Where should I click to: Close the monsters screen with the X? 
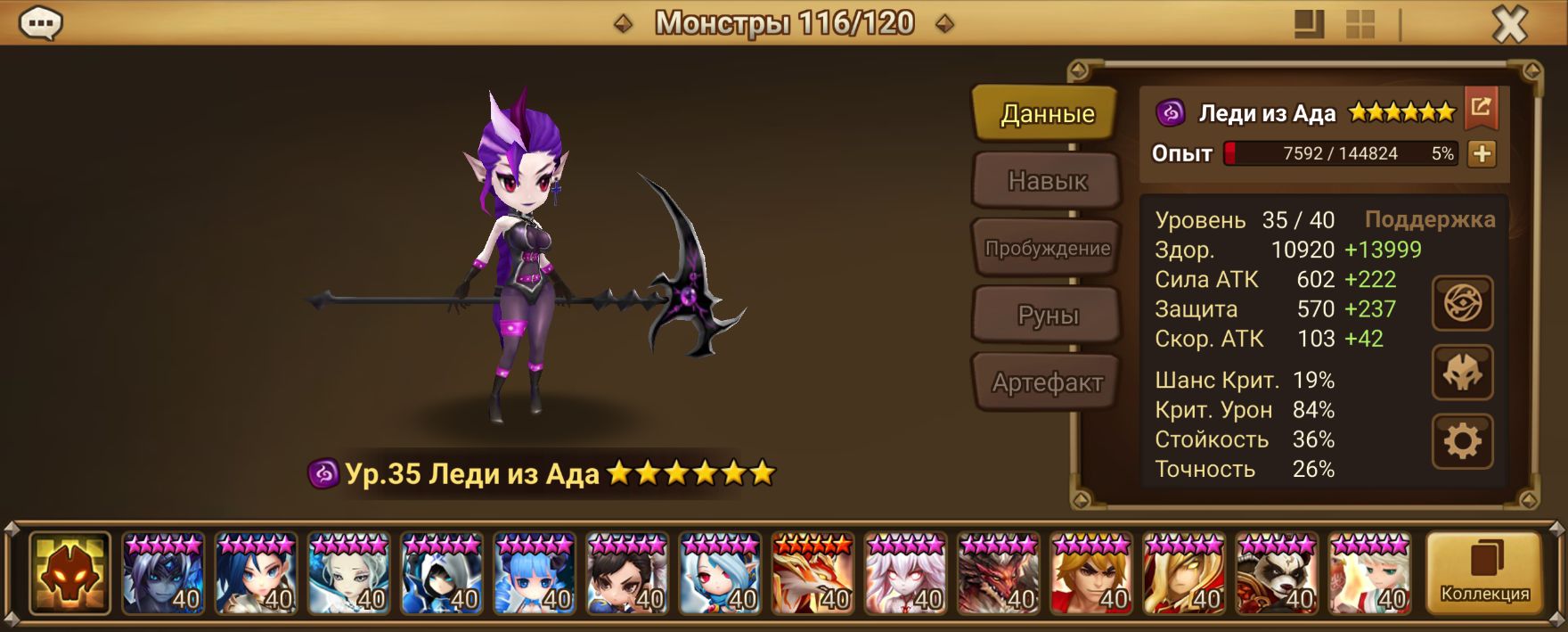tap(1509, 24)
